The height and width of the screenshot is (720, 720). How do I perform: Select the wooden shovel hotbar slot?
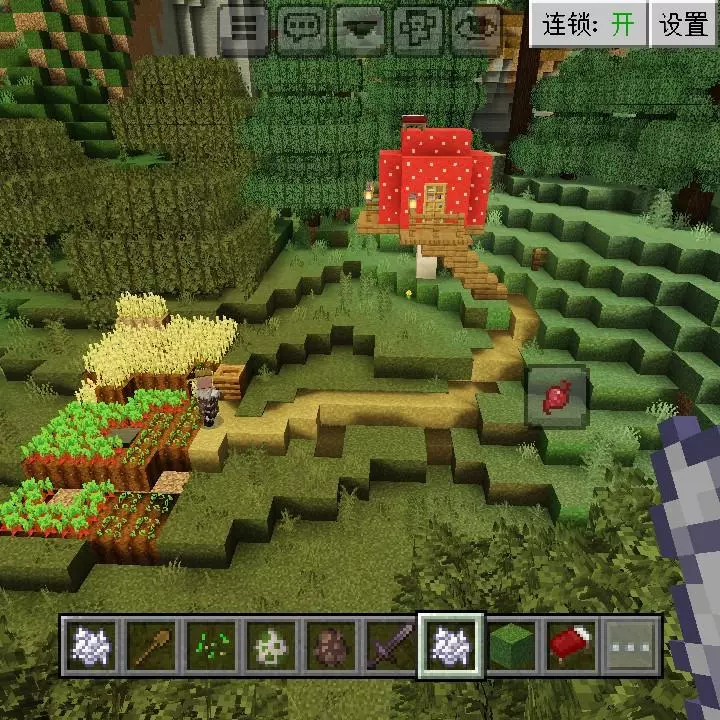pyautogui.click(x=151, y=645)
